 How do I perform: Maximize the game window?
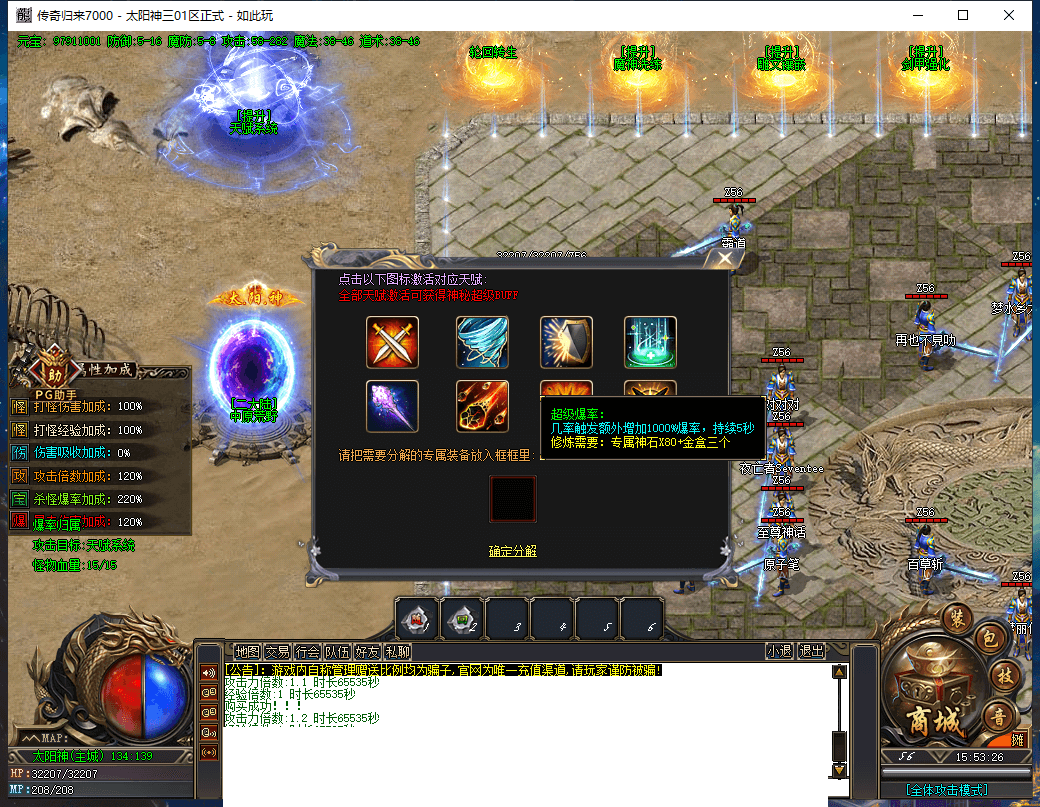tap(963, 15)
